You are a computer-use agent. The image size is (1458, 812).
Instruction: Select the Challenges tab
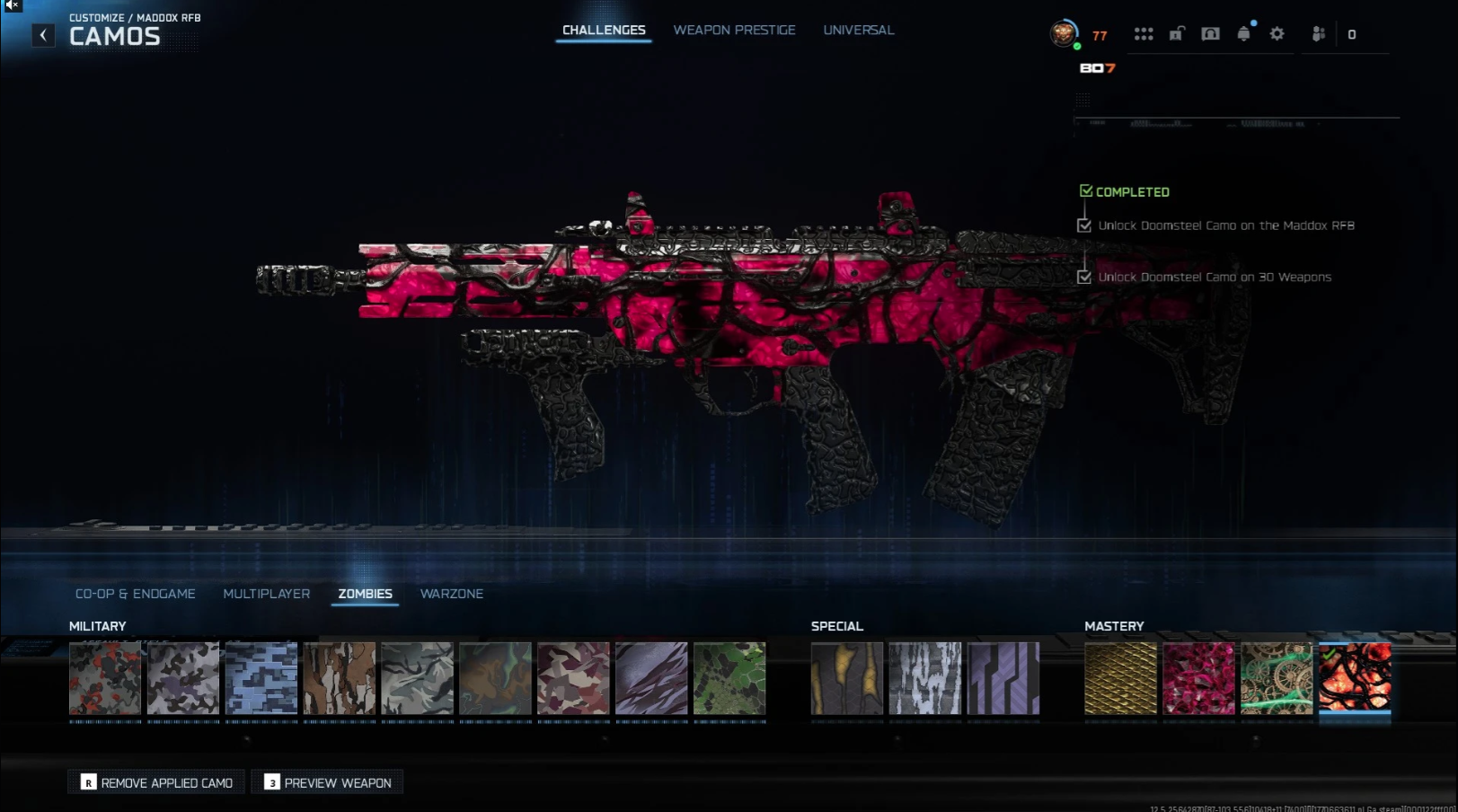604,31
